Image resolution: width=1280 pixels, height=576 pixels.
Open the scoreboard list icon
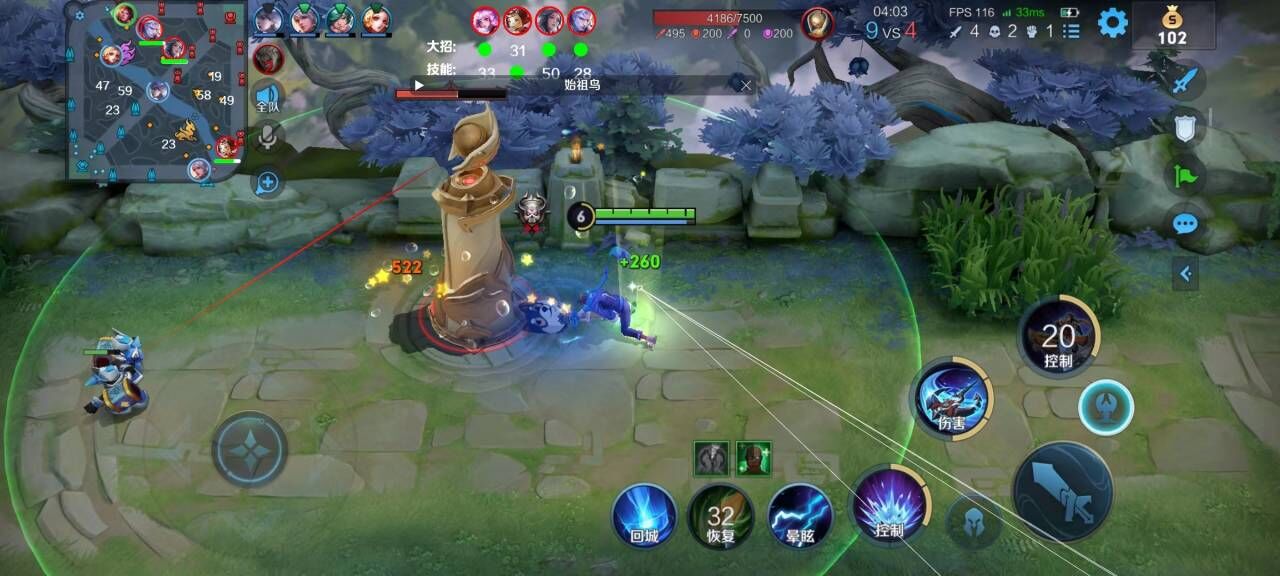[x=1072, y=31]
